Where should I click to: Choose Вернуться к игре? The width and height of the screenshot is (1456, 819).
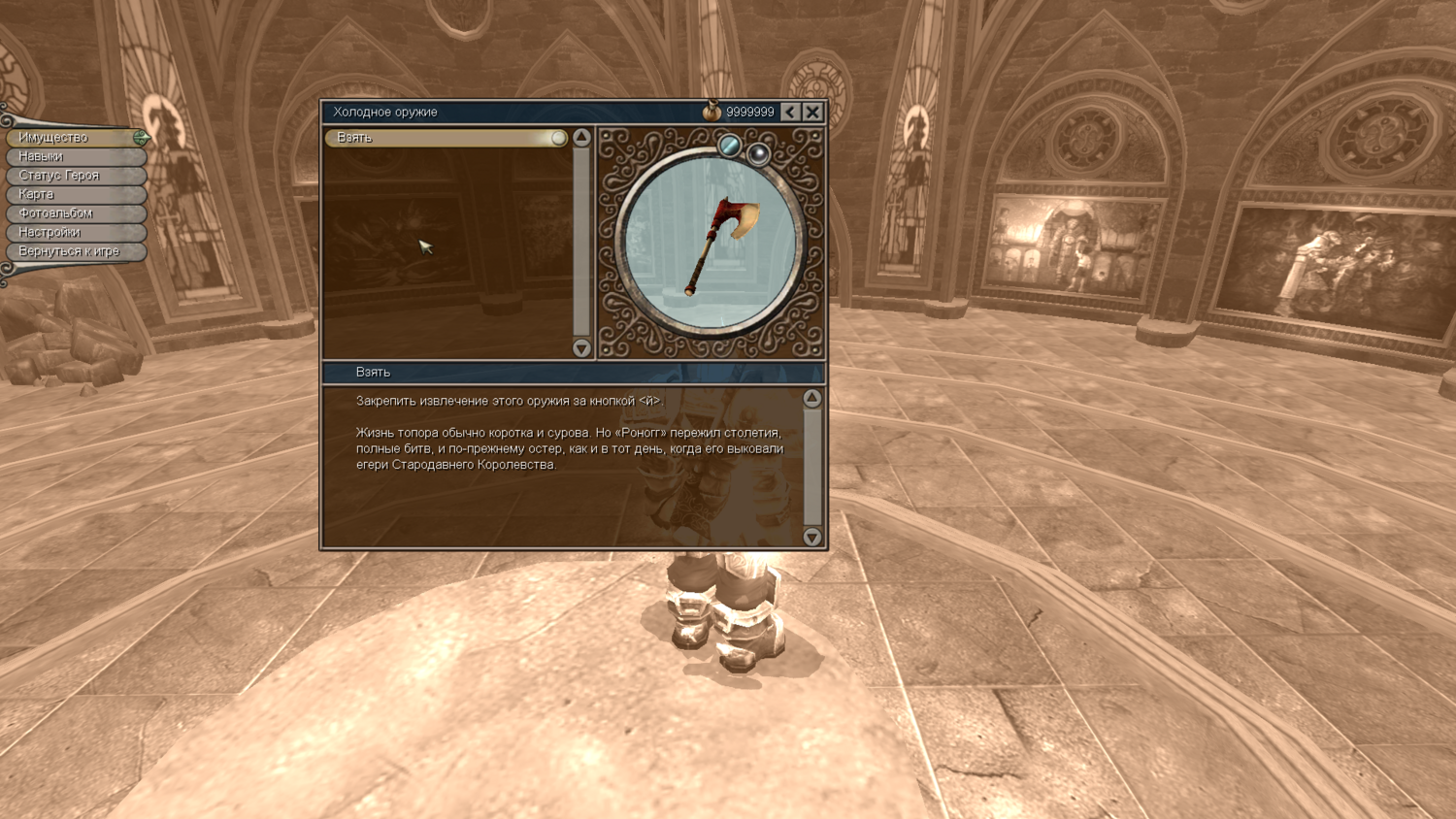(73, 251)
